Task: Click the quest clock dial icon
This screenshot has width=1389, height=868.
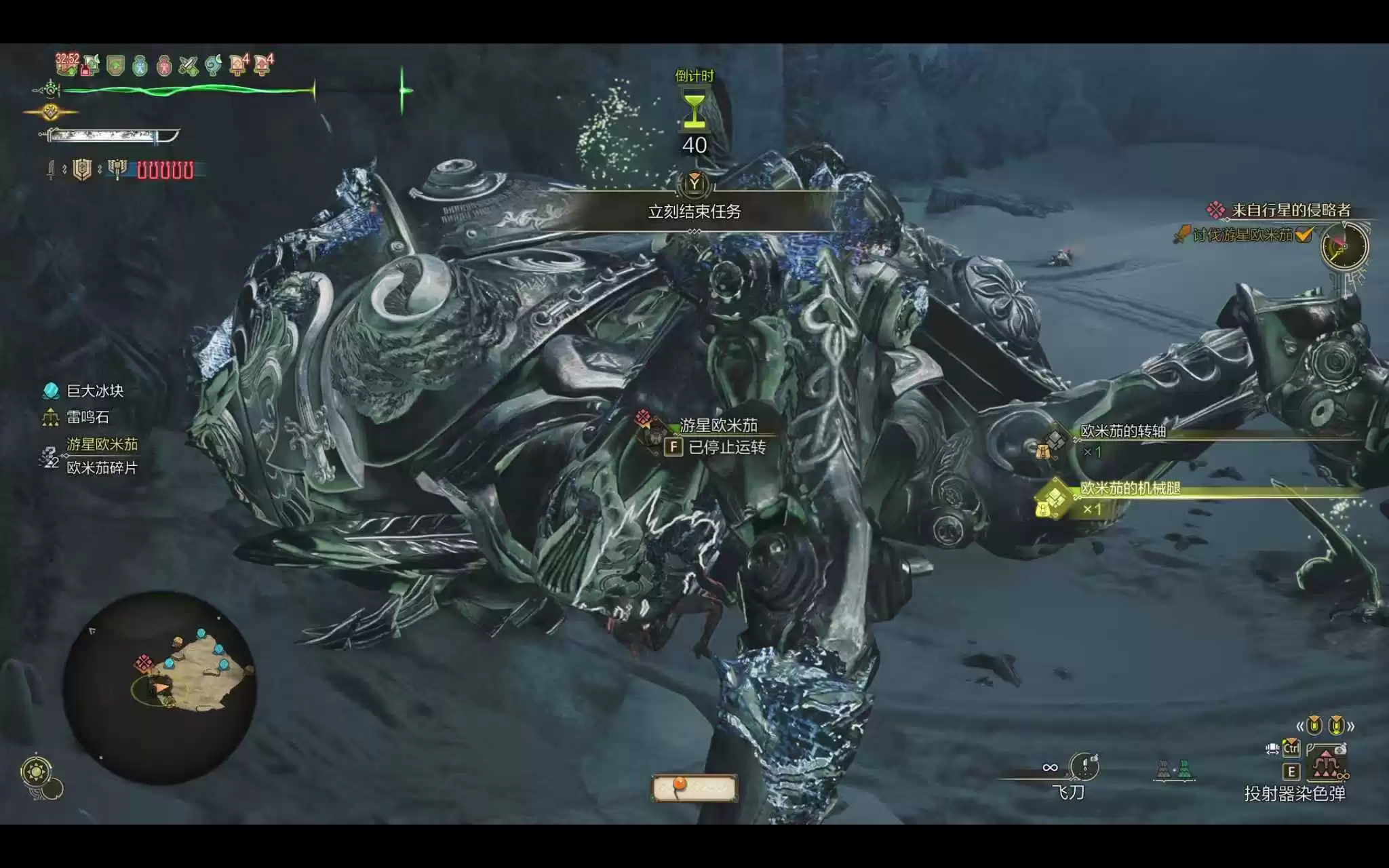Action: pyautogui.click(x=1344, y=245)
